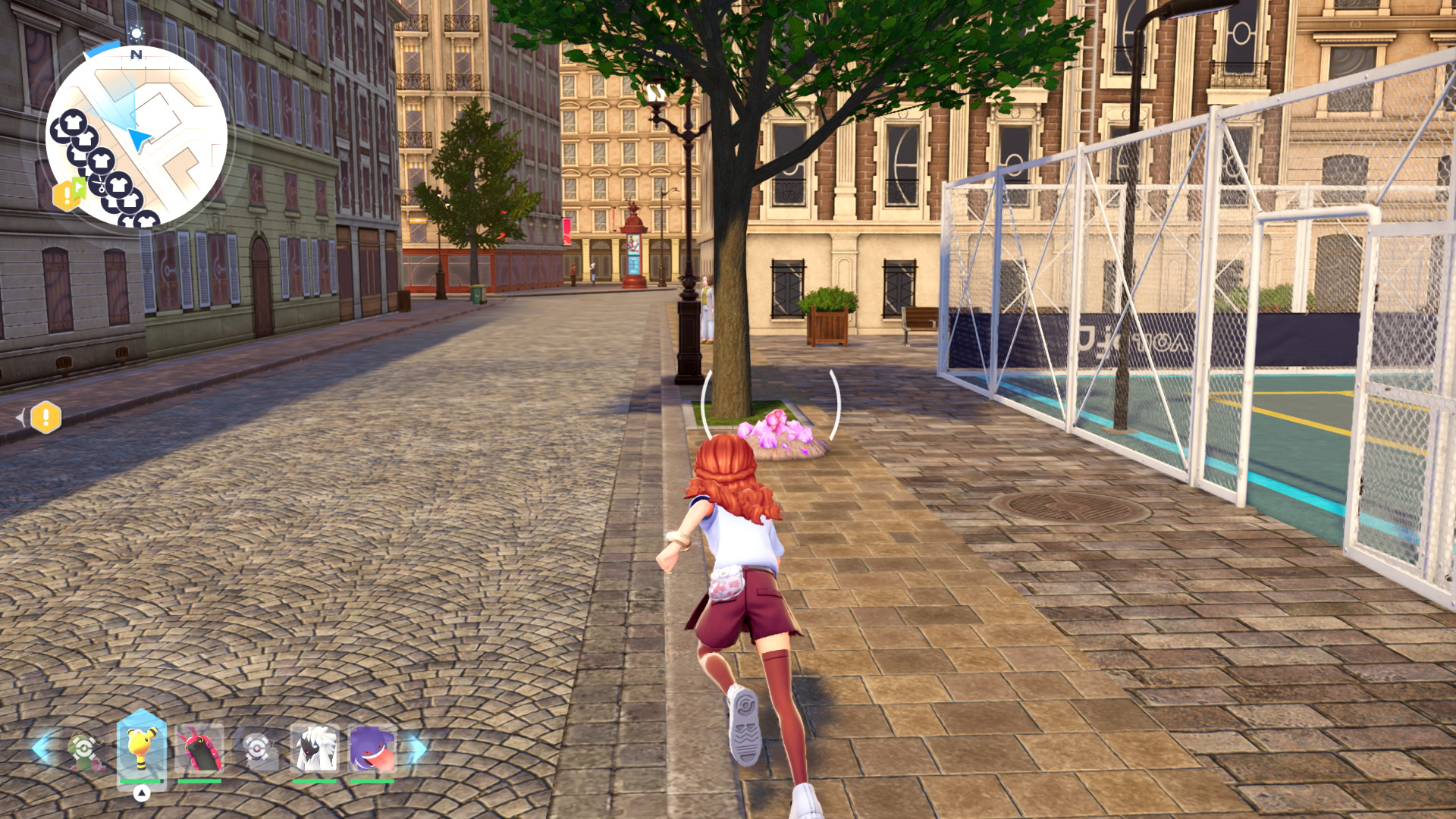Select the greyed-out party slot
Screen dimensions: 1456x819
[x=257, y=749]
